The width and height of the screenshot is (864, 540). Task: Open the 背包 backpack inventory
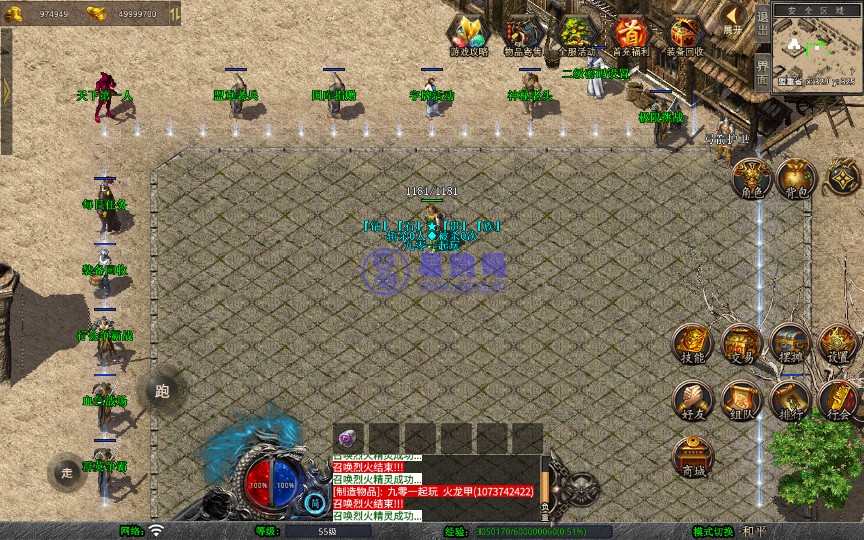tap(796, 178)
